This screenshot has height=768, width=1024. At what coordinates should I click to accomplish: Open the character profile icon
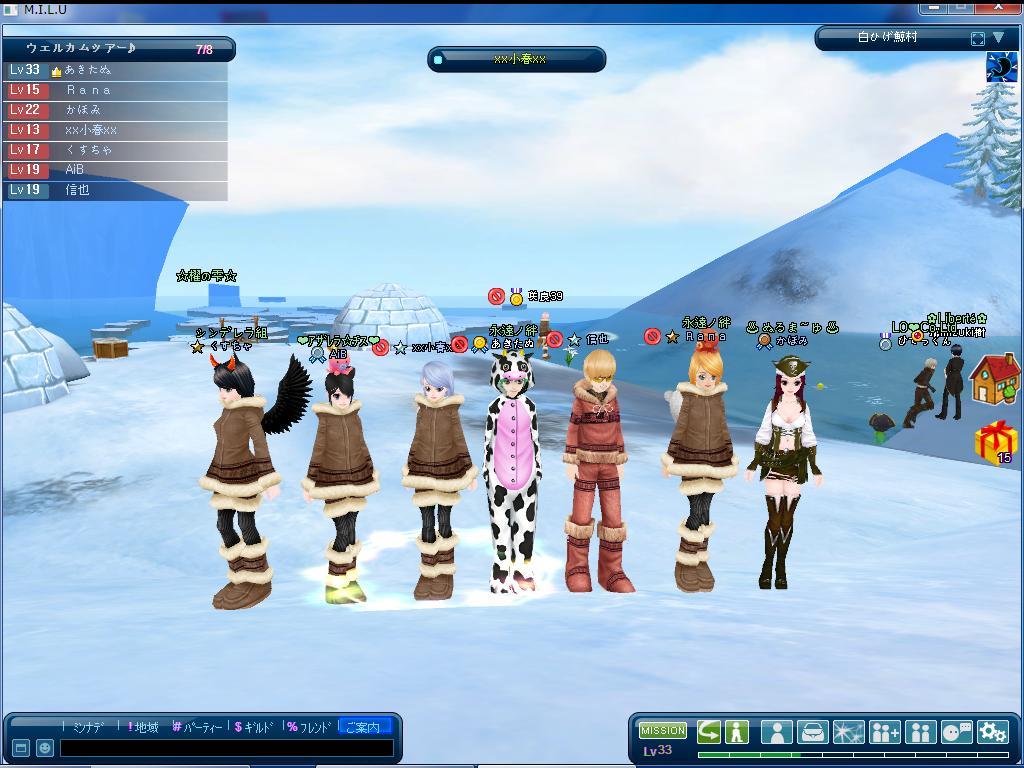point(777,732)
